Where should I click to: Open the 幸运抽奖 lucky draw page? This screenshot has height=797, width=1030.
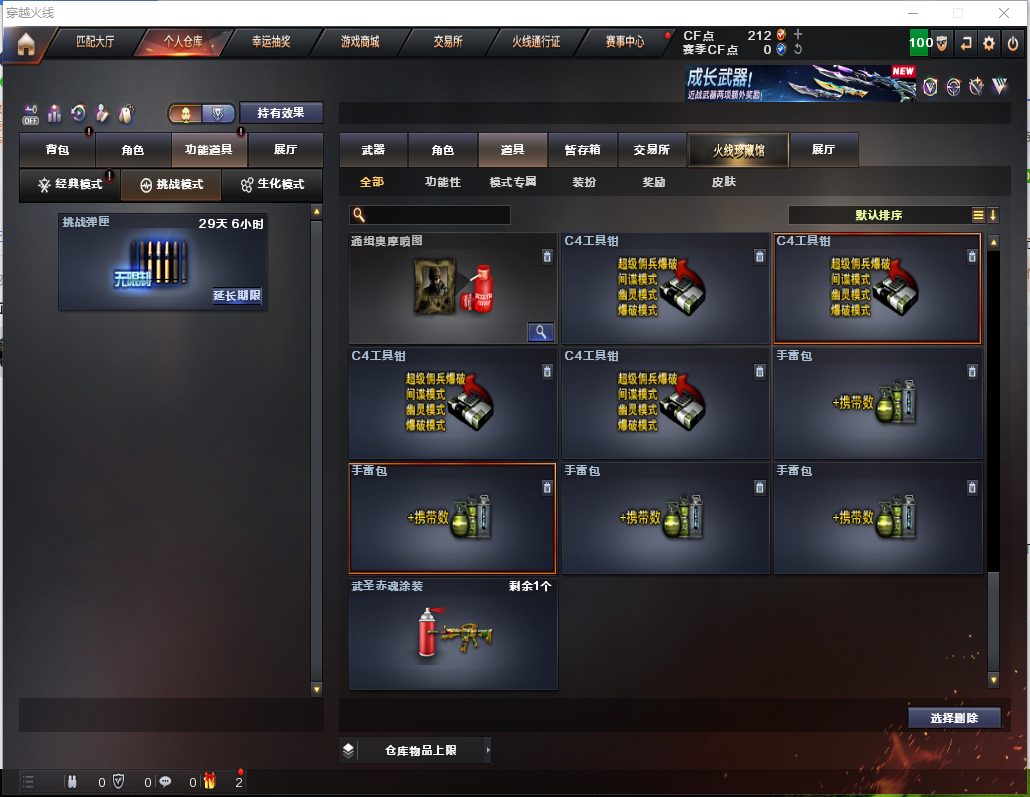pos(270,42)
